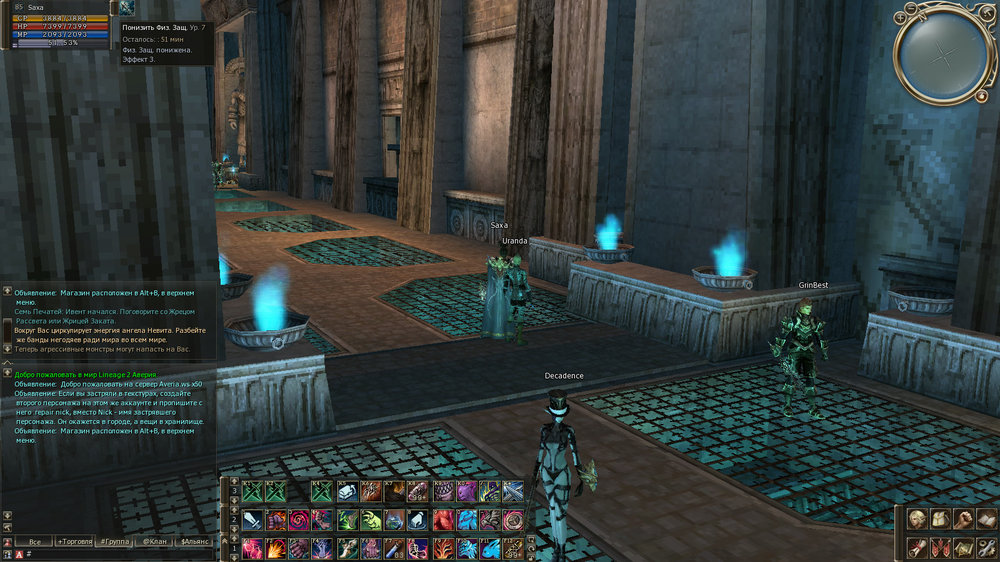Screen dimensions: 1000x562
Task: Switch to the @Клан chat tab
Action: [x=153, y=541]
